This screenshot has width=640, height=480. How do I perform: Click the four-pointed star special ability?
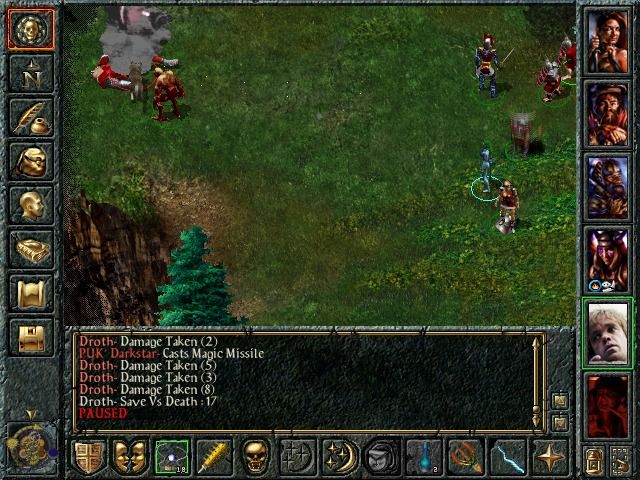click(549, 457)
